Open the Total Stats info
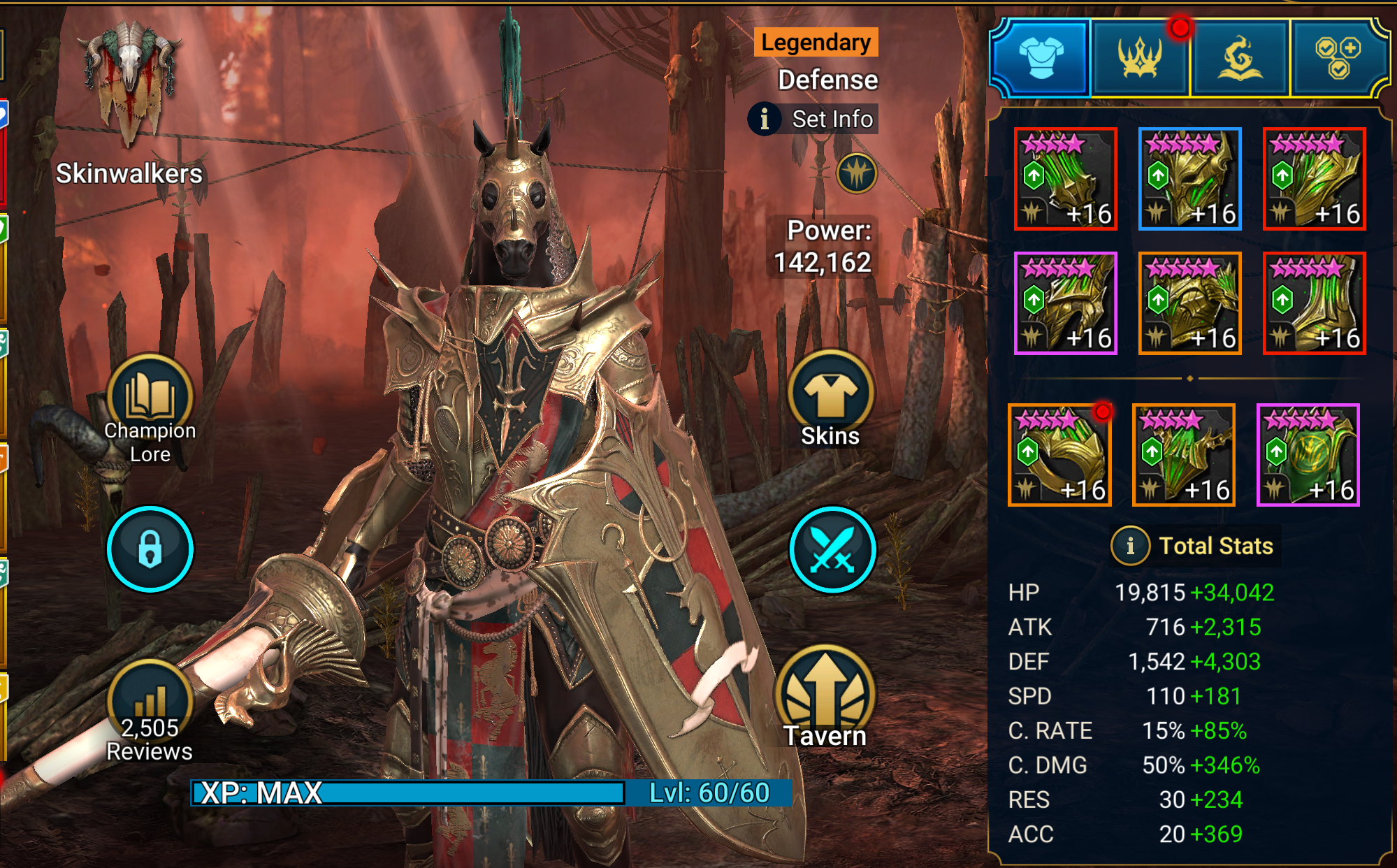The width and height of the screenshot is (1397, 868). pos(1130,545)
